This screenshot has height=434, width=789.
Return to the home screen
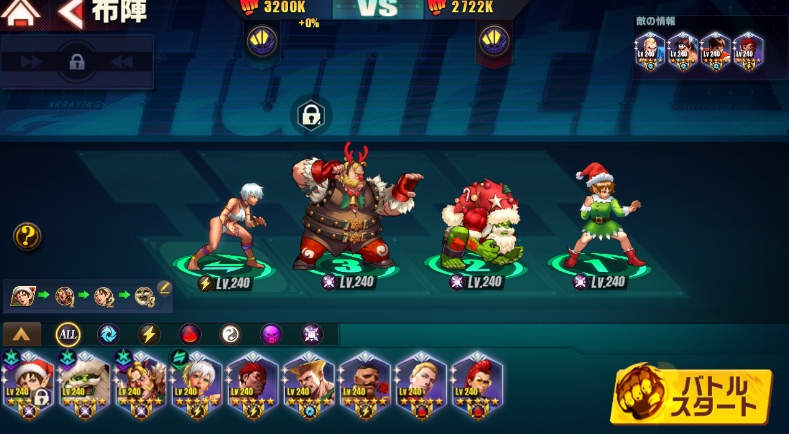22,13
